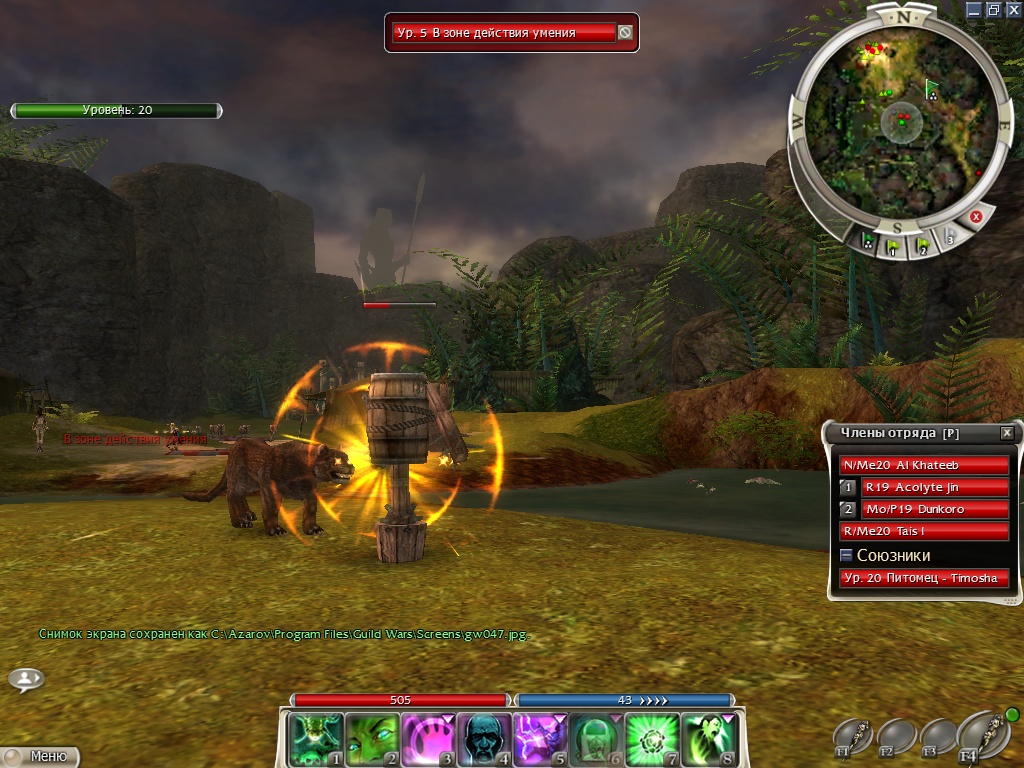The height and width of the screenshot is (768, 1024).
Task: Minimize the game window
Action: pos(975,9)
